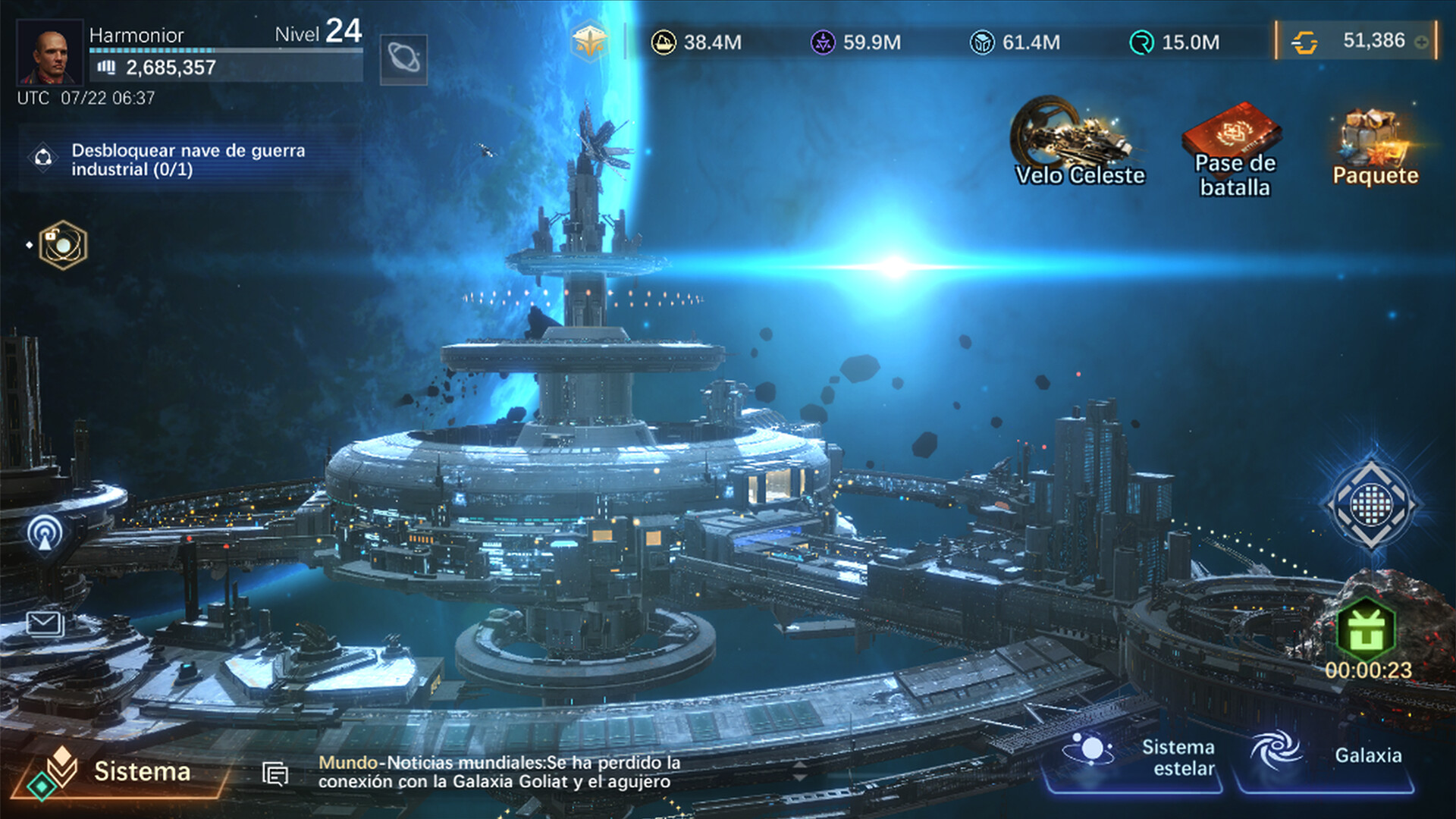
Task: Open the diamond-shaped grid icon
Action: 1371,504
